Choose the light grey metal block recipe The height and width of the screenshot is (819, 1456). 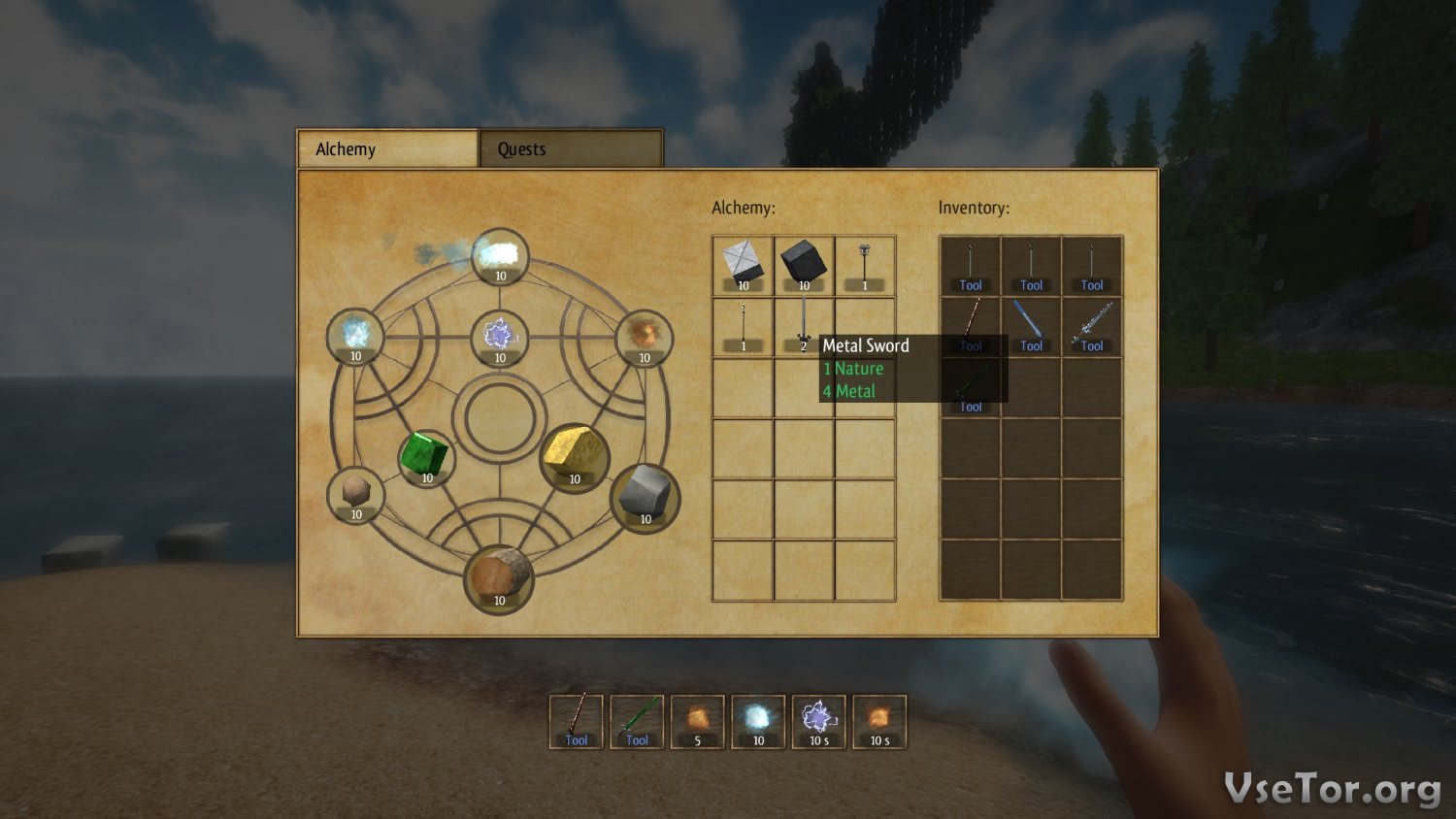click(743, 265)
